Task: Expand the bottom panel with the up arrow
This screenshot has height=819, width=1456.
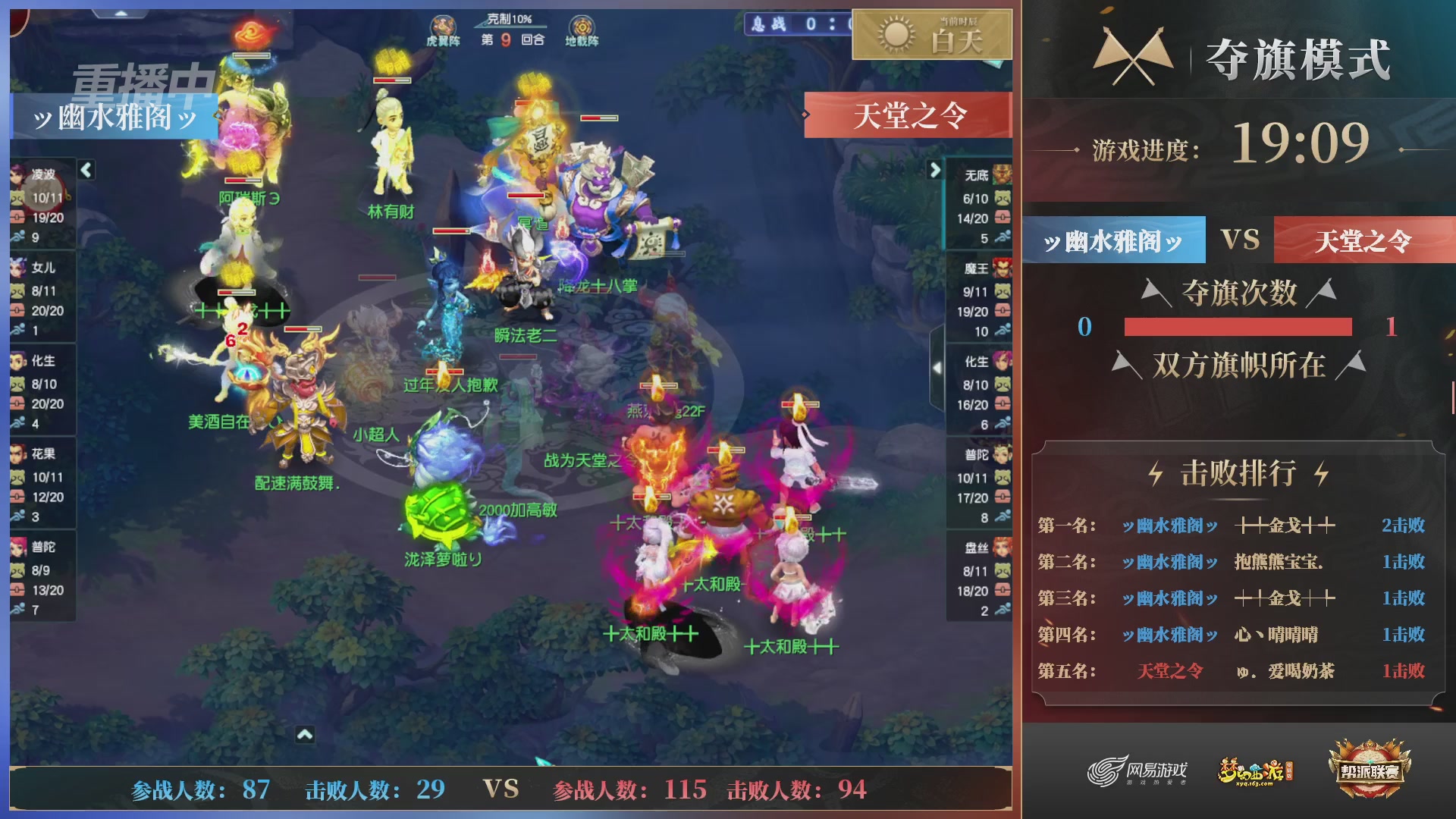Action: coord(306,734)
